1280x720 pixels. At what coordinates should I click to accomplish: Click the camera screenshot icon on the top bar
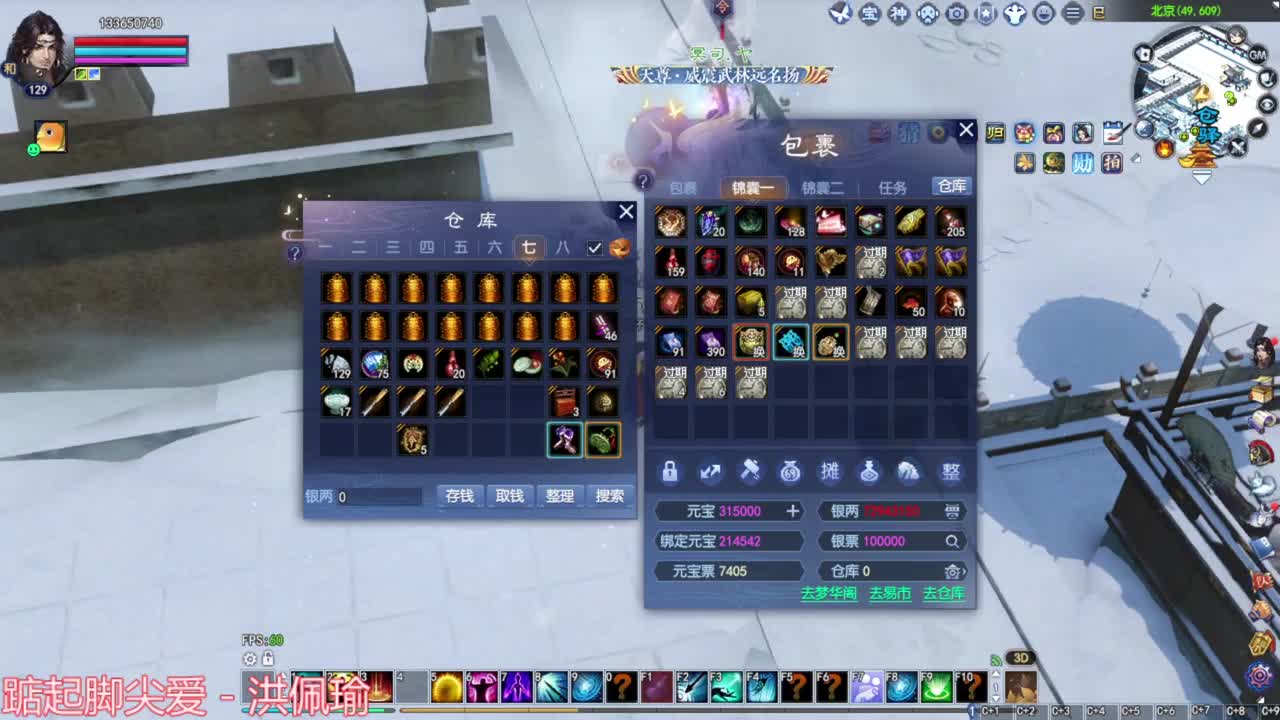tap(956, 15)
